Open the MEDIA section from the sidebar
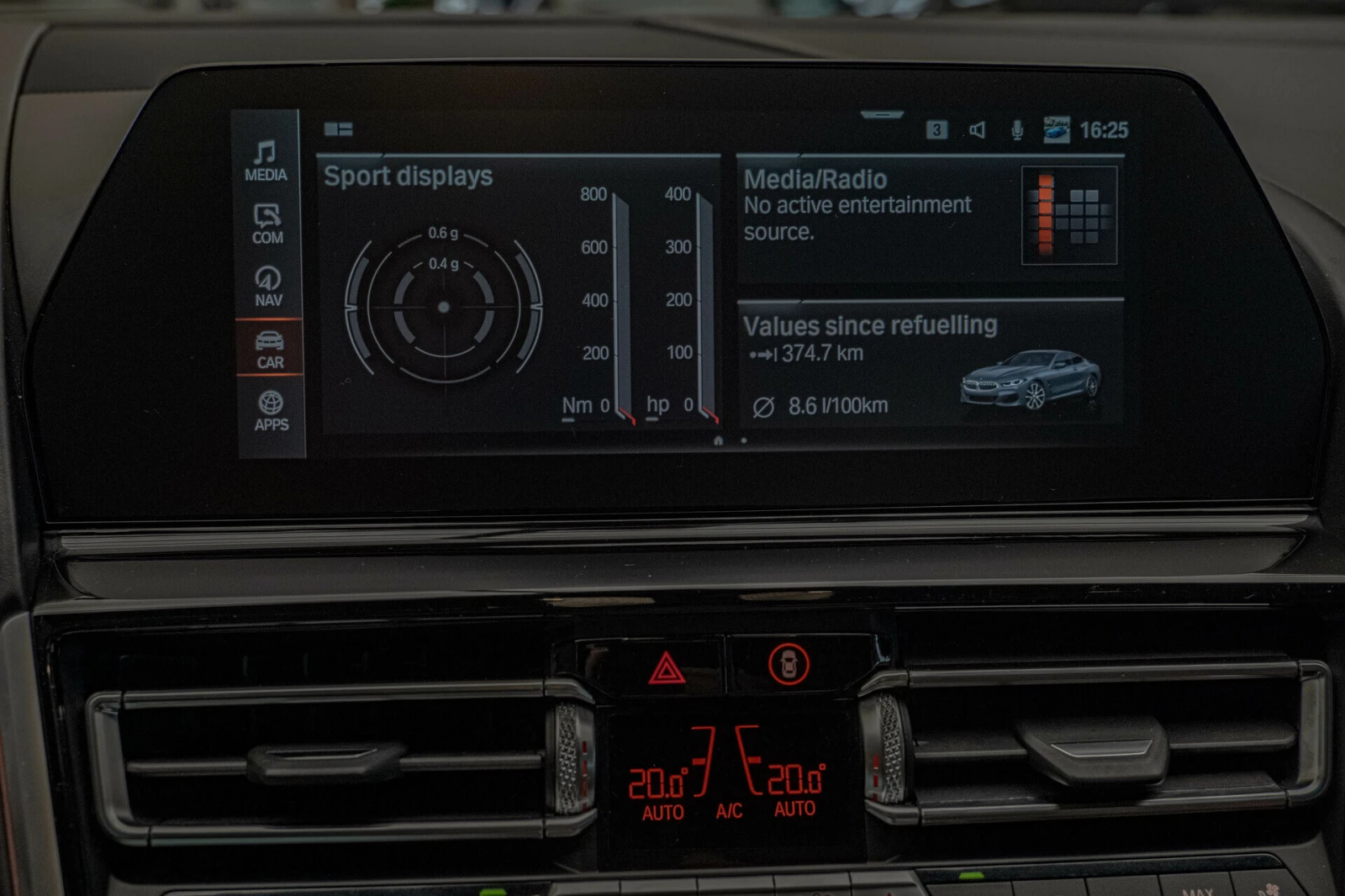Image resolution: width=1345 pixels, height=896 pixels. (x=266, y=162)
